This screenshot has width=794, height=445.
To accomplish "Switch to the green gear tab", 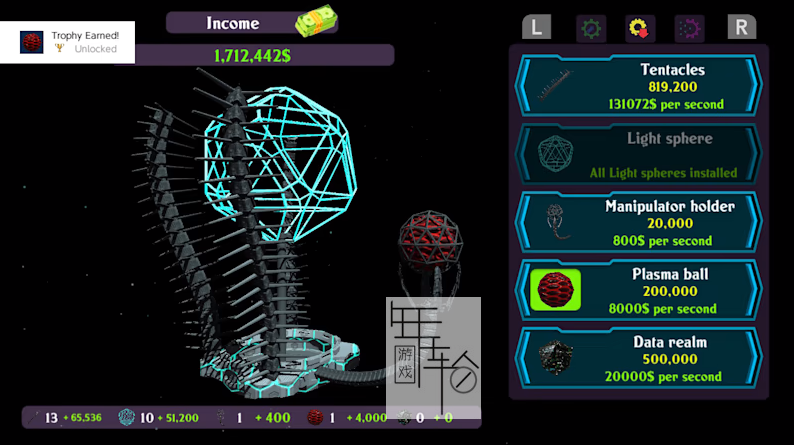I will (591, 27).
